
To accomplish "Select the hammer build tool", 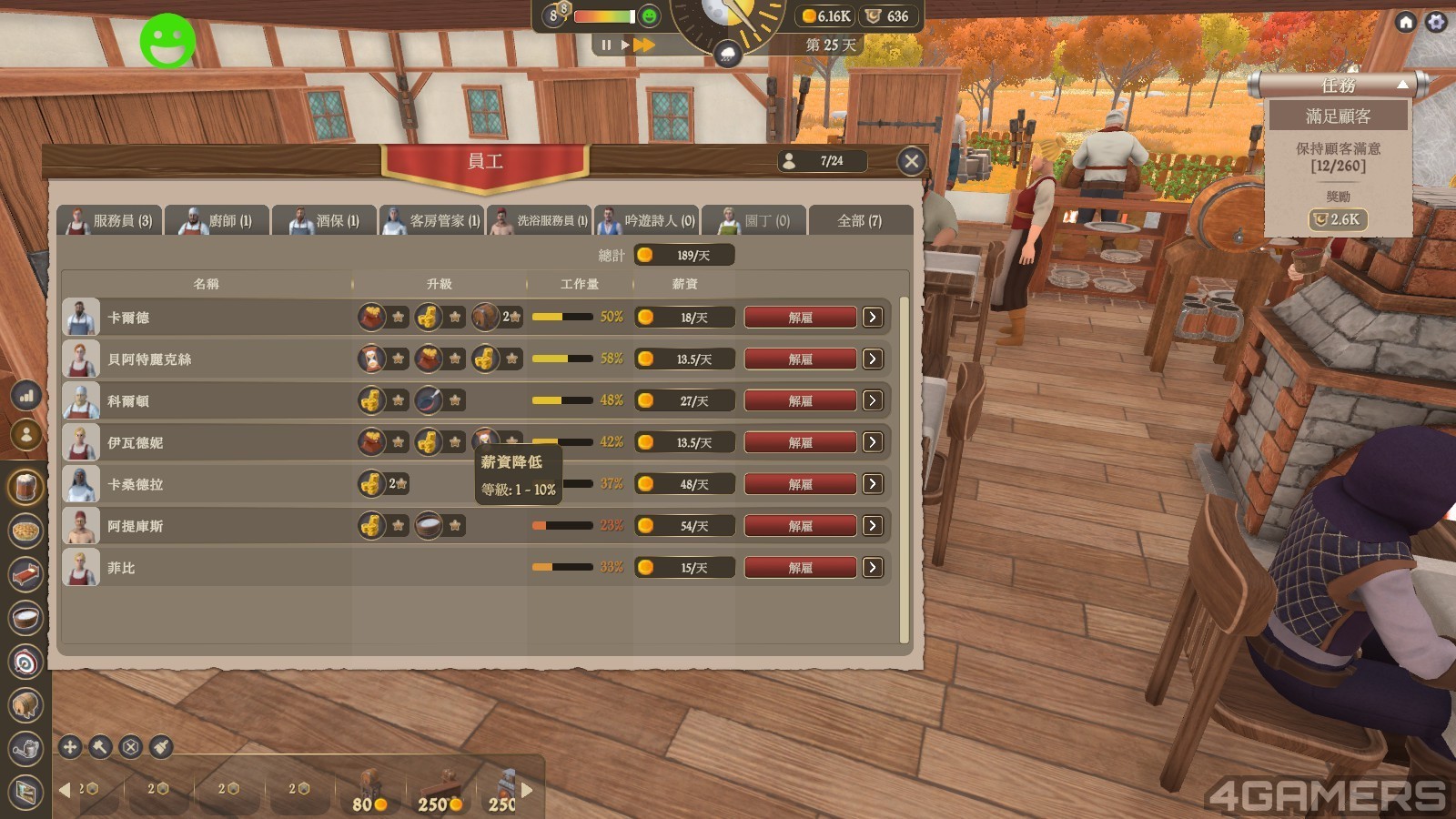I will pyautogui.click(x=100, y=747).
